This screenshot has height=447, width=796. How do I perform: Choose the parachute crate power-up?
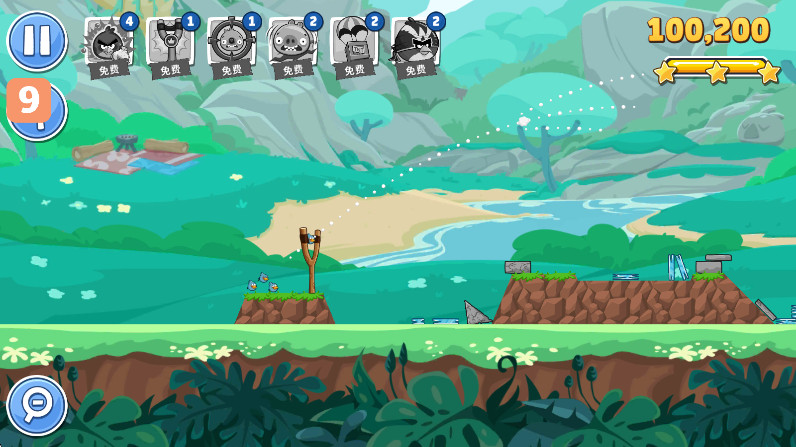[x=354, y=44]
